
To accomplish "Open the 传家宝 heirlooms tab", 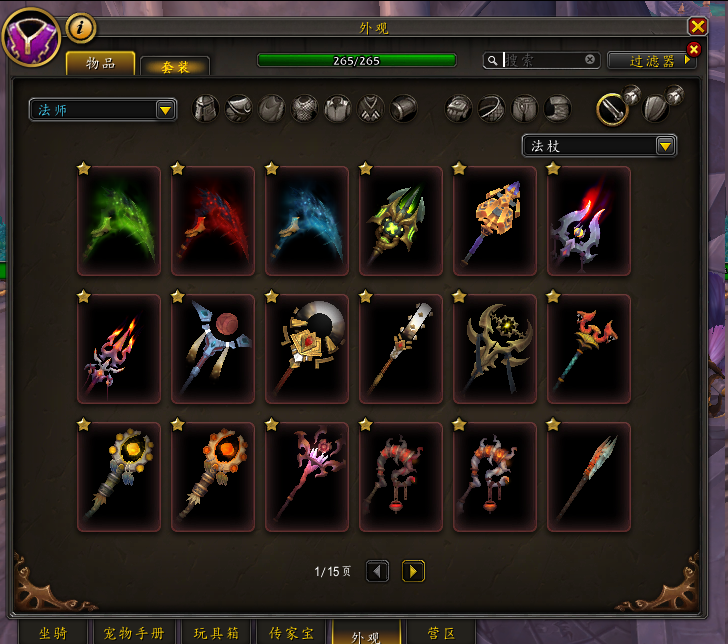I will 292,633.
